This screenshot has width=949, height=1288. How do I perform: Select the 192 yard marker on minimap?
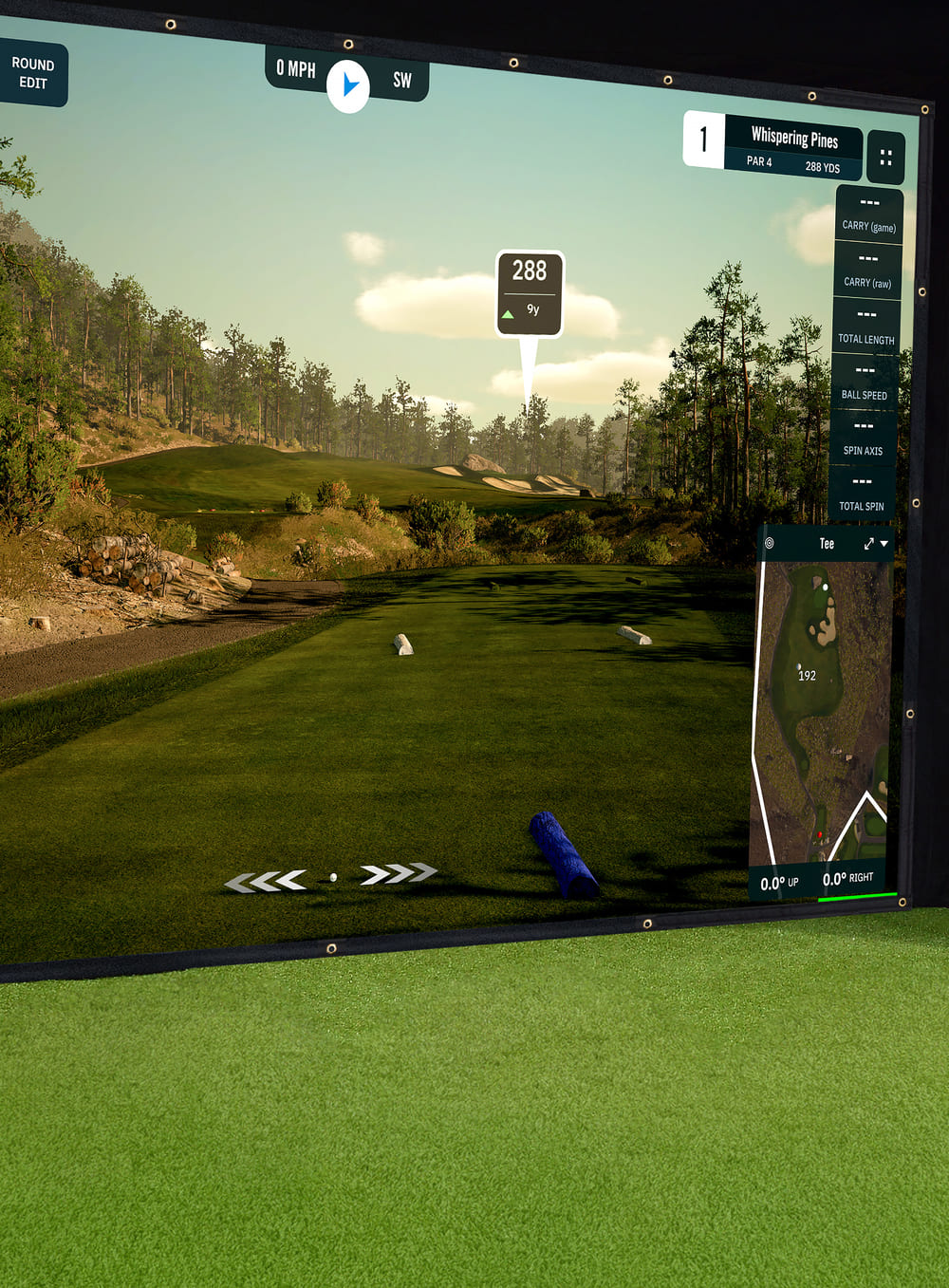click(807, 675)
